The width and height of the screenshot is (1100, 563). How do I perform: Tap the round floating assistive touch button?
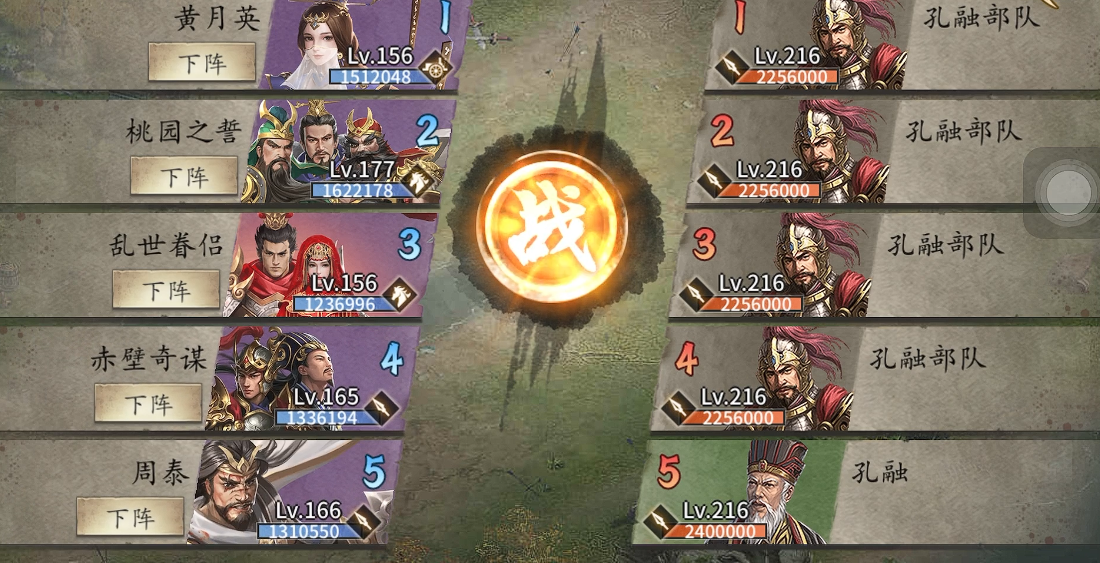tap(1066, 191)
